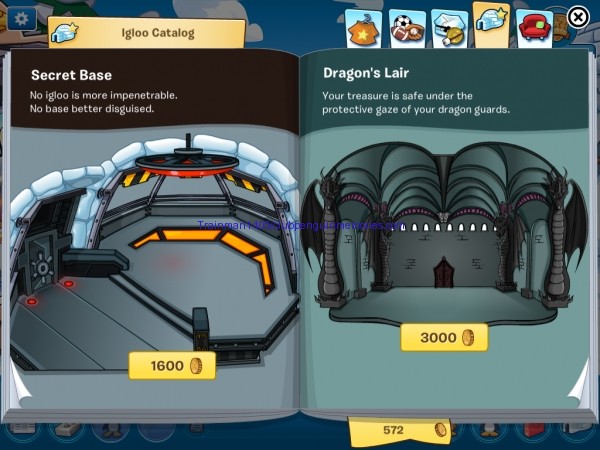
Task: Close the Igloo Catalog
Action: pos(578,17)
